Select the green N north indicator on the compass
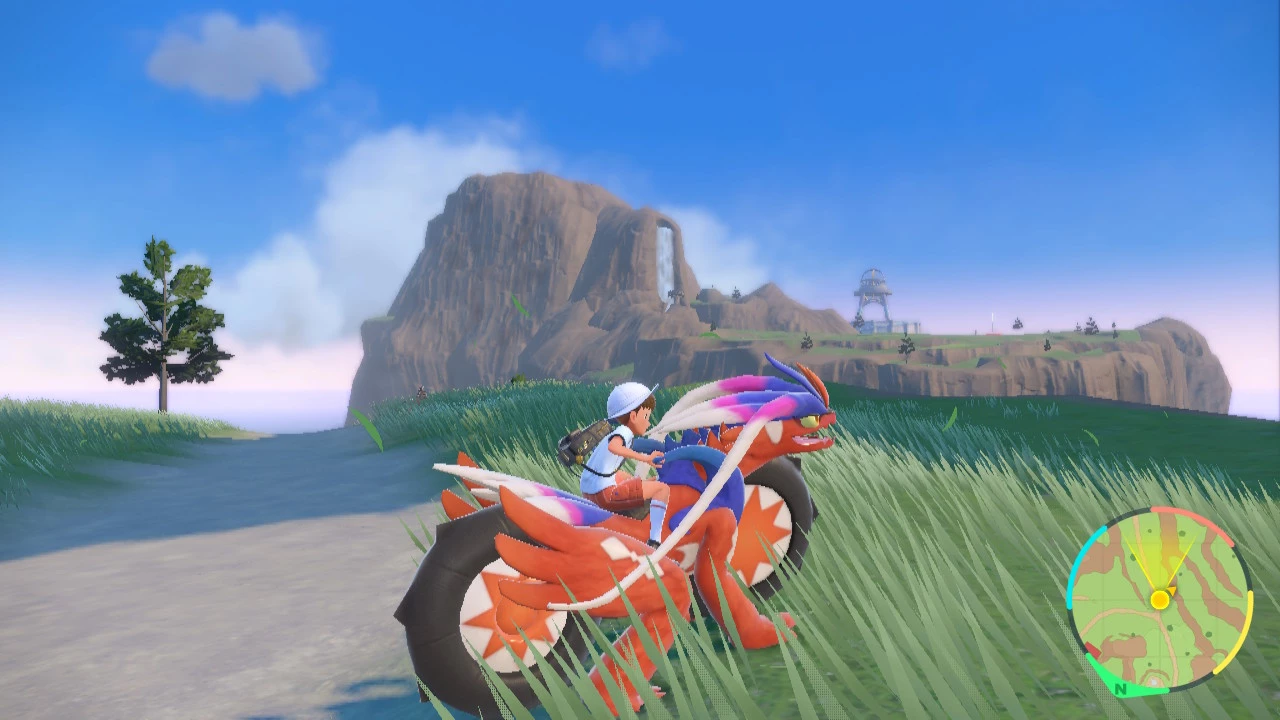 (x=1121, y=689)
